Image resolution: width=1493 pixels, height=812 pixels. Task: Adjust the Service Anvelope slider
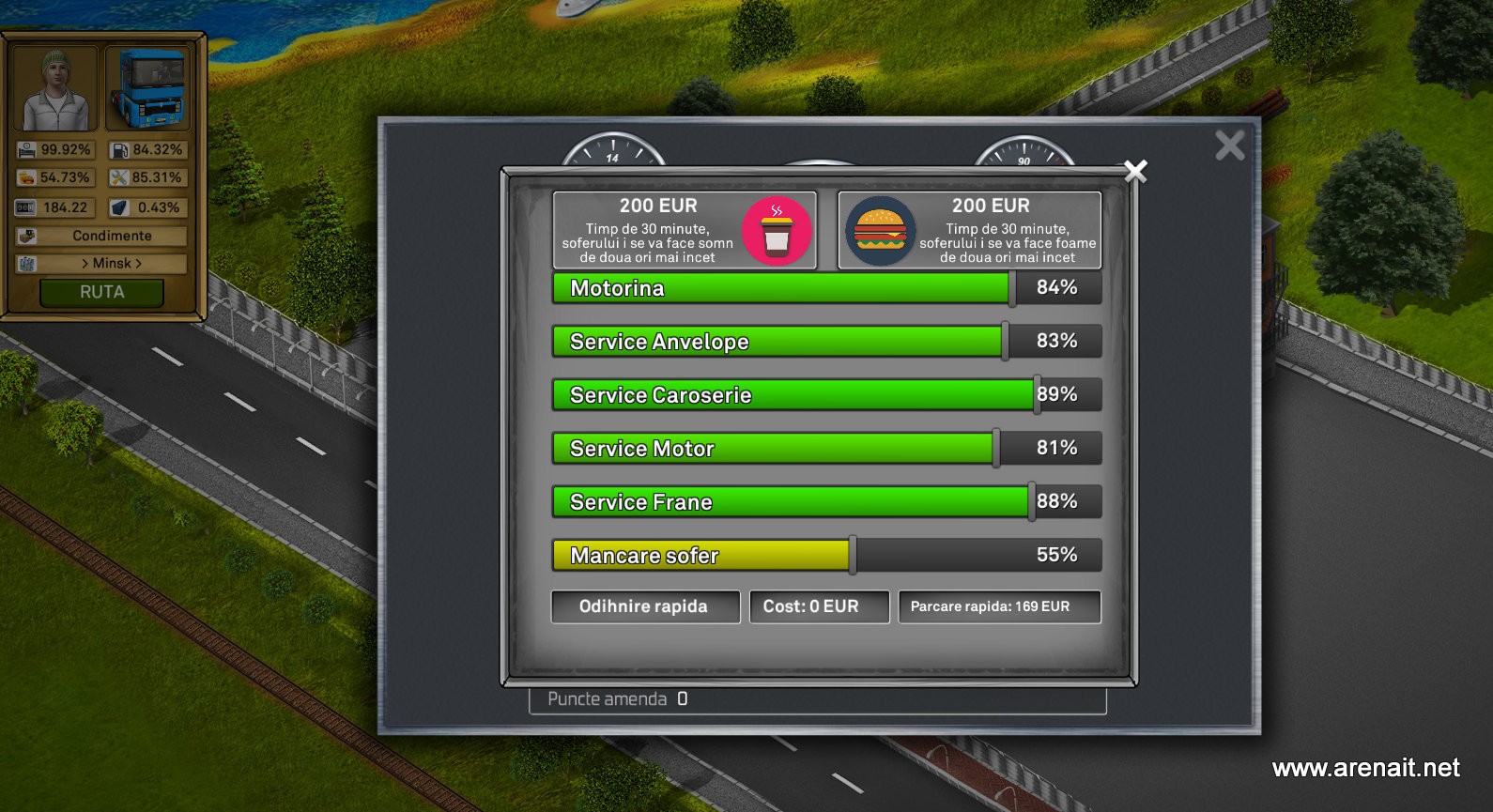(x=1005, y=342)
